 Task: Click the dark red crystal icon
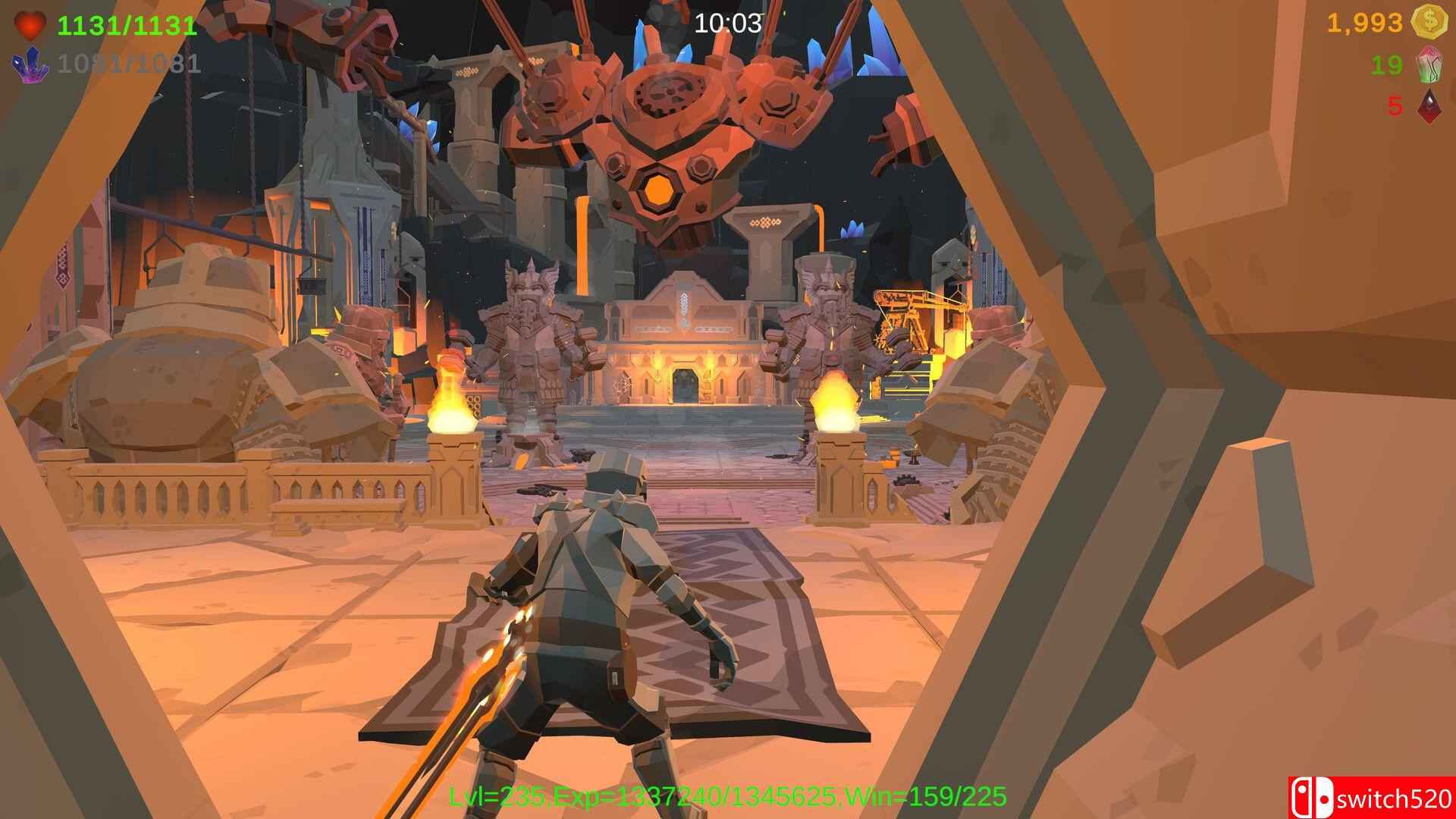(x=1429, y=106)
